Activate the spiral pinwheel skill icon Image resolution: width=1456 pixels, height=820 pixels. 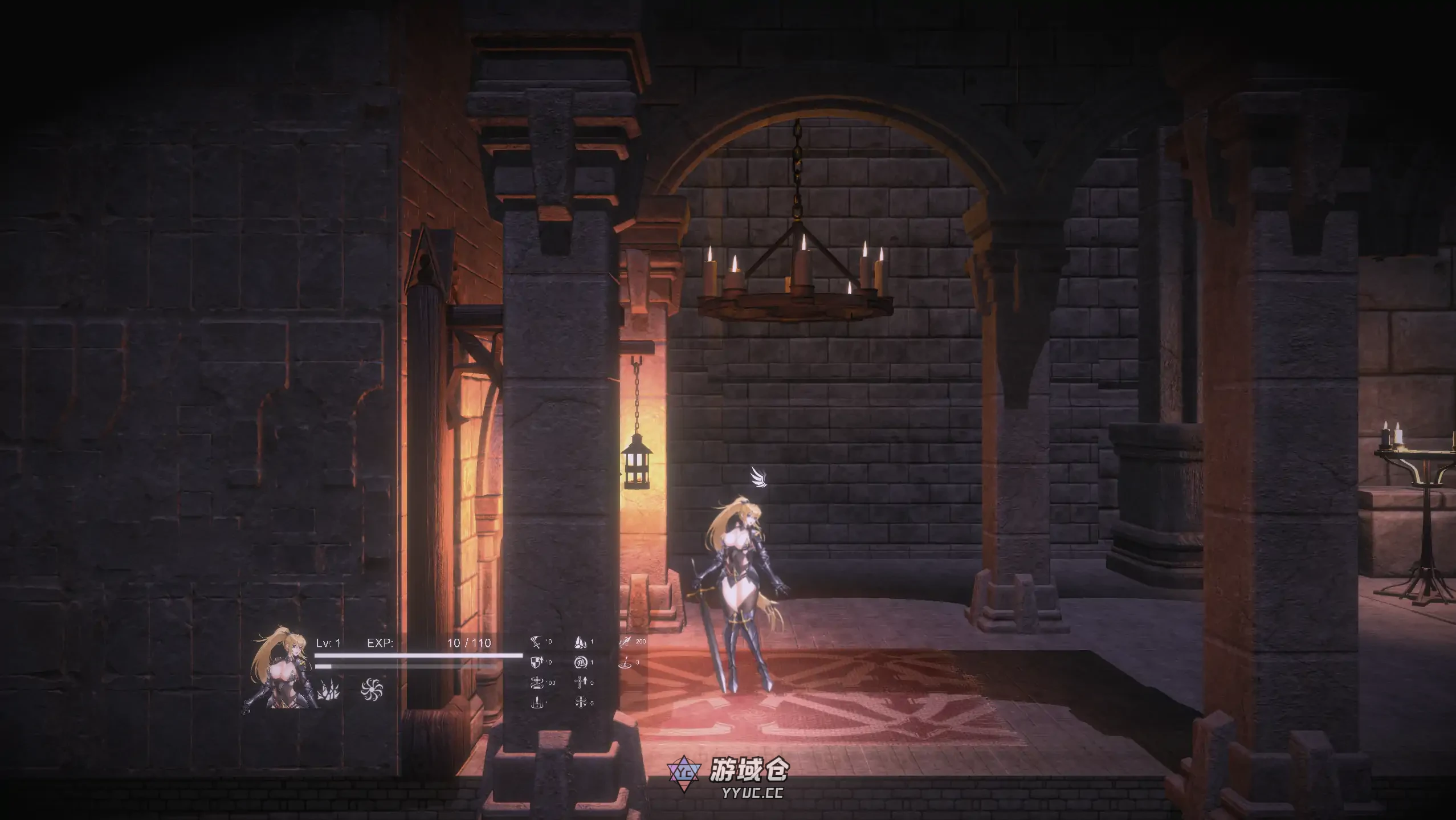coord(372,689)
